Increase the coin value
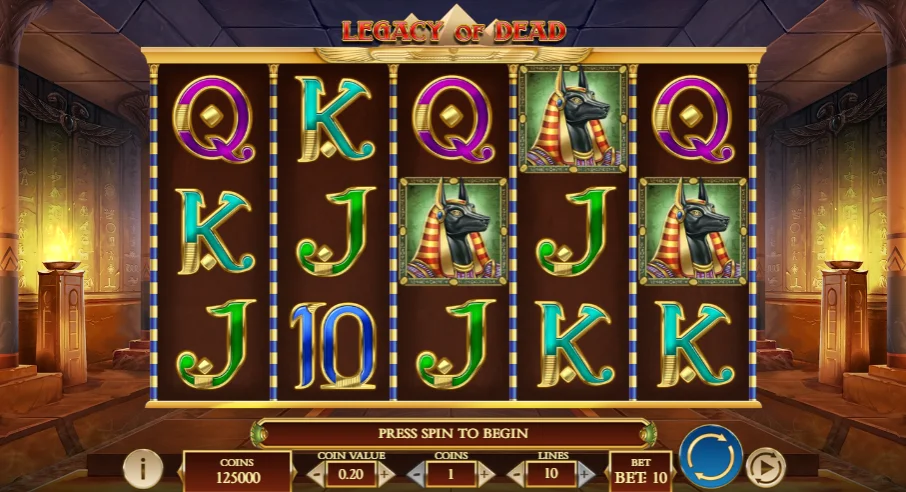 point(384,472)
